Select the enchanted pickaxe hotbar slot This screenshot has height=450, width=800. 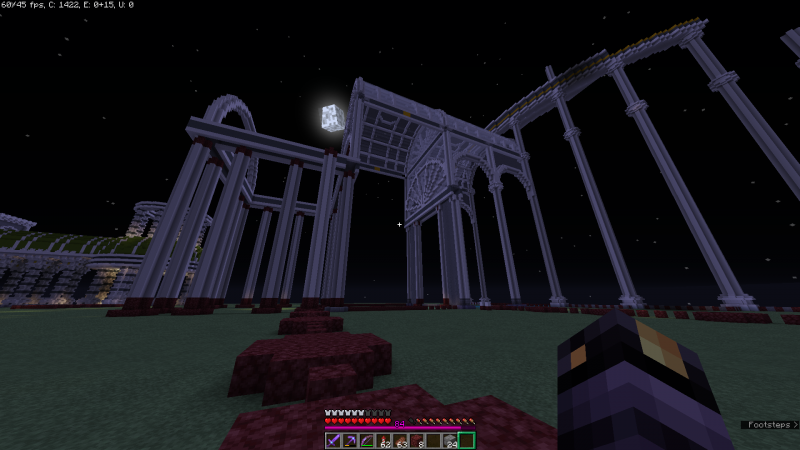point(352,440)
